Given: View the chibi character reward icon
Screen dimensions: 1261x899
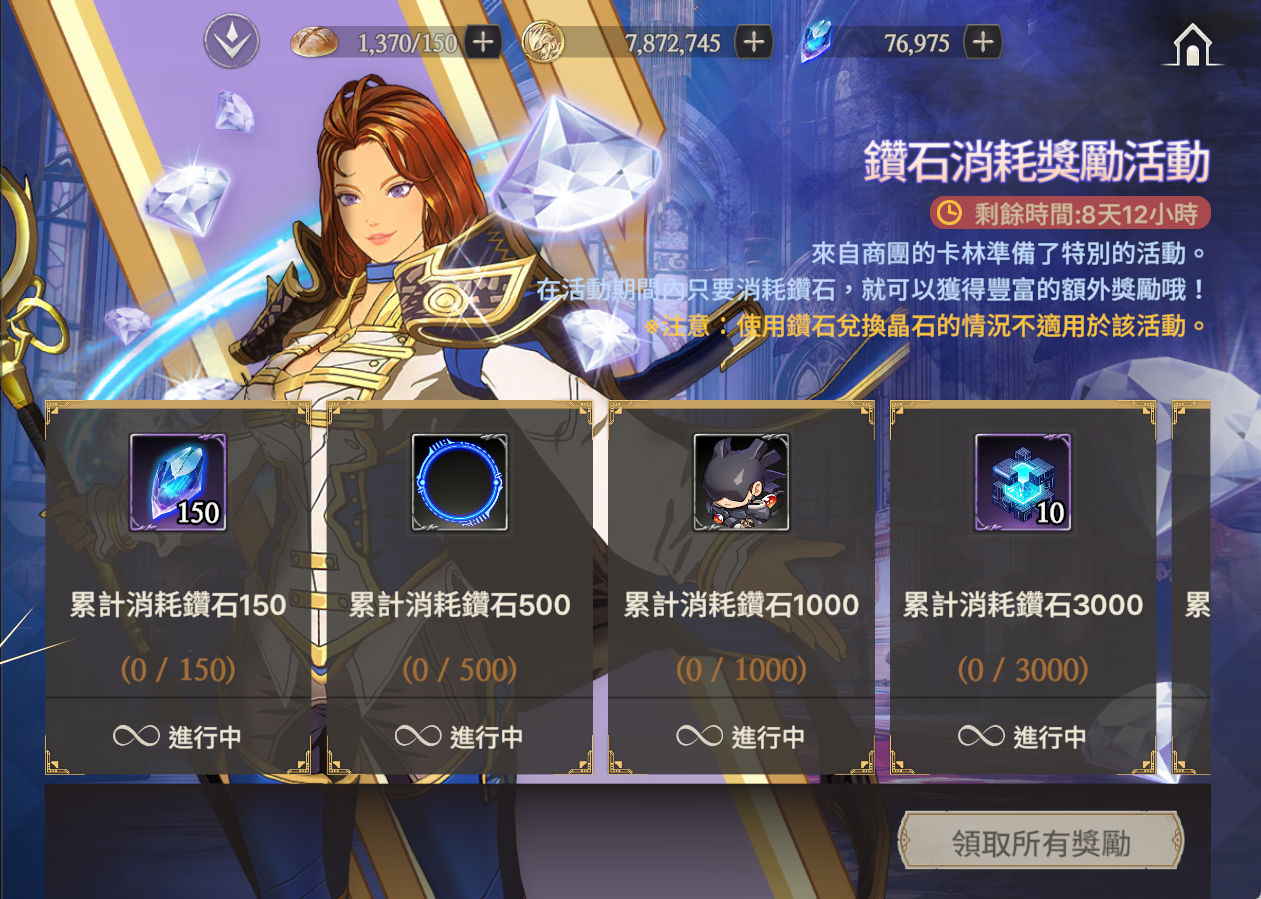Looking at the screenshot, I should 741,482.
